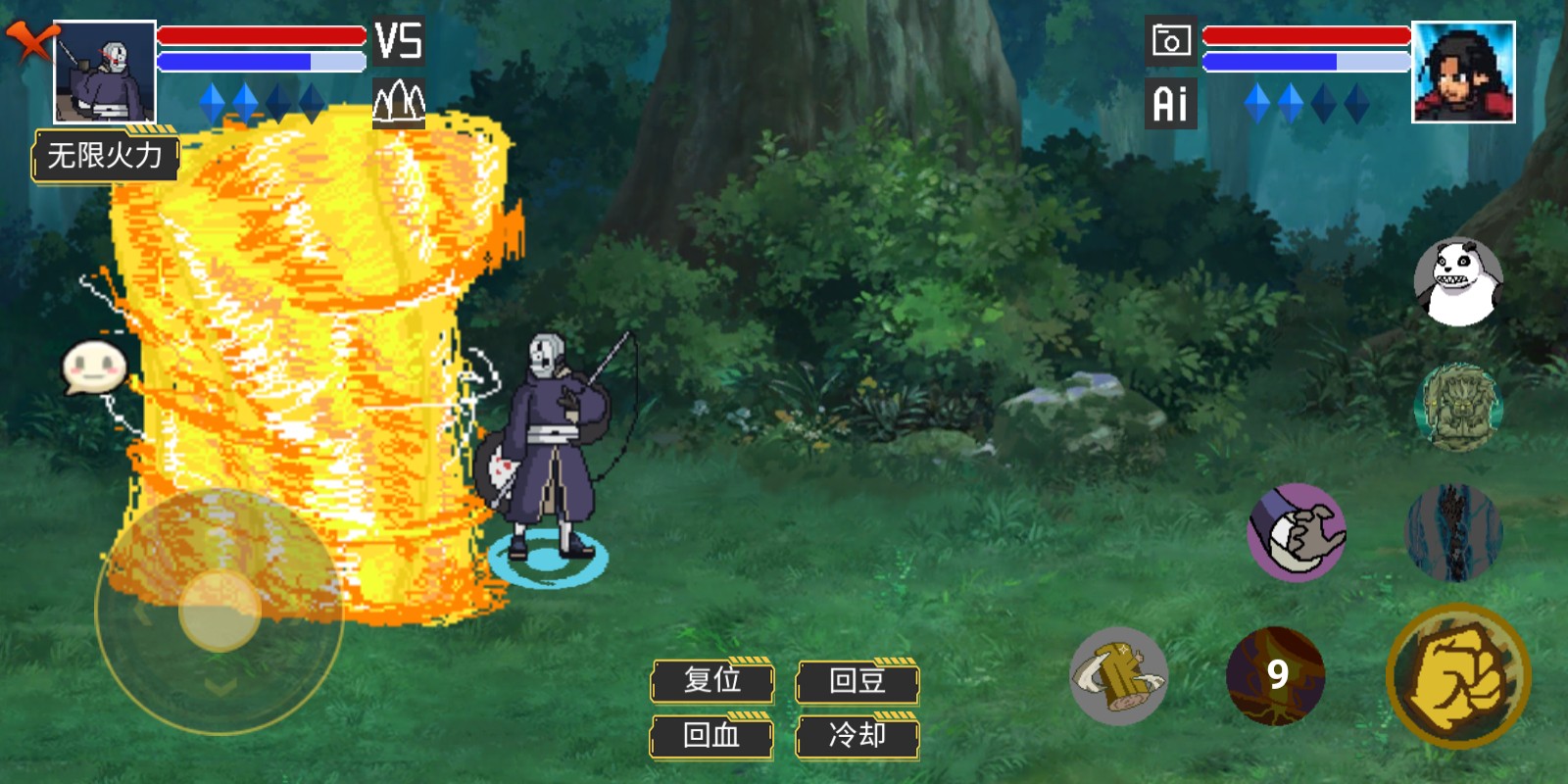
Task: Select the 回血 heal button
Action: pyautogui.click(x=712, y=736)
